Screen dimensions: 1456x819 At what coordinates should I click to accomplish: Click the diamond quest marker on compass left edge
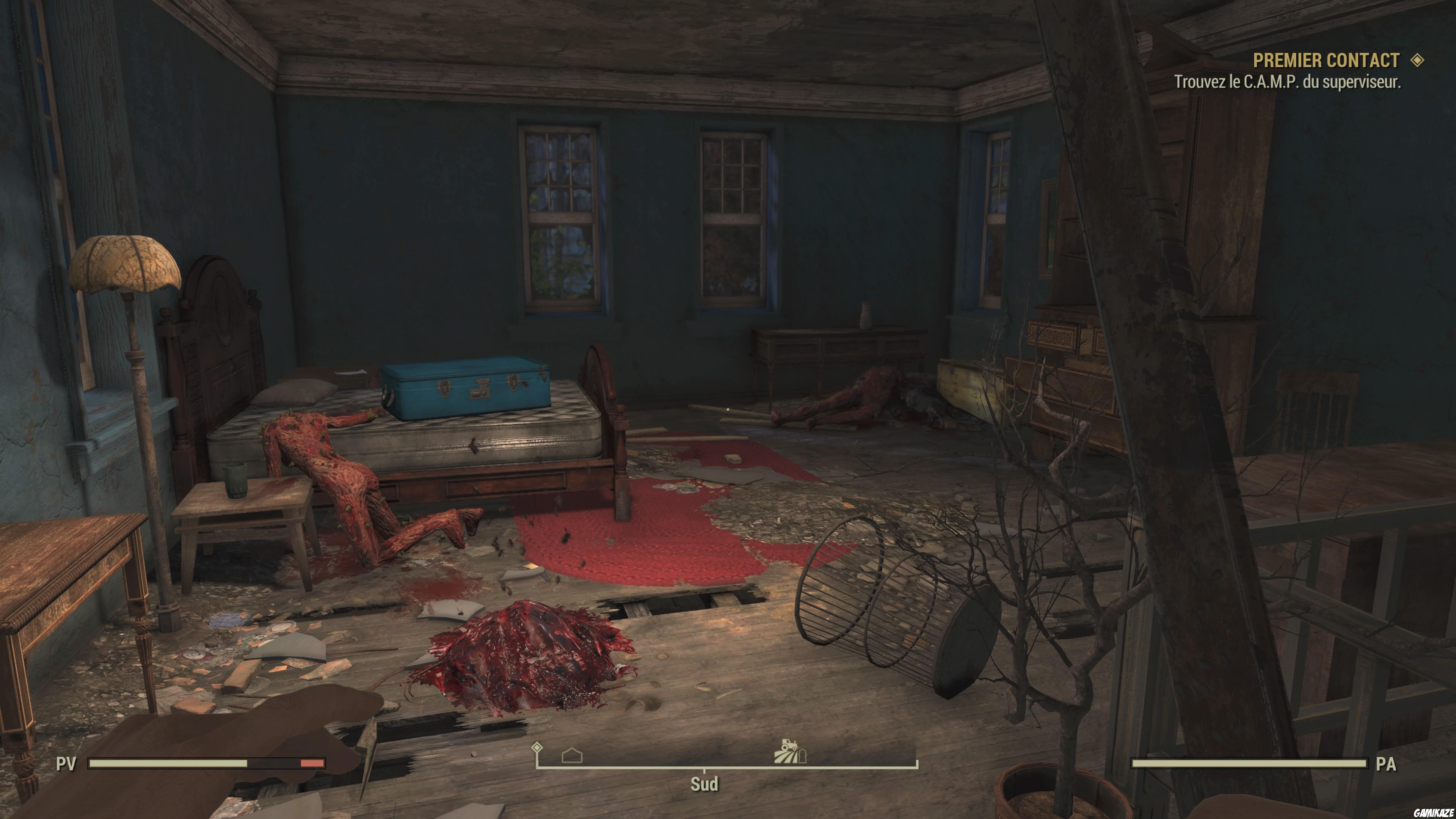pos(537,747)
